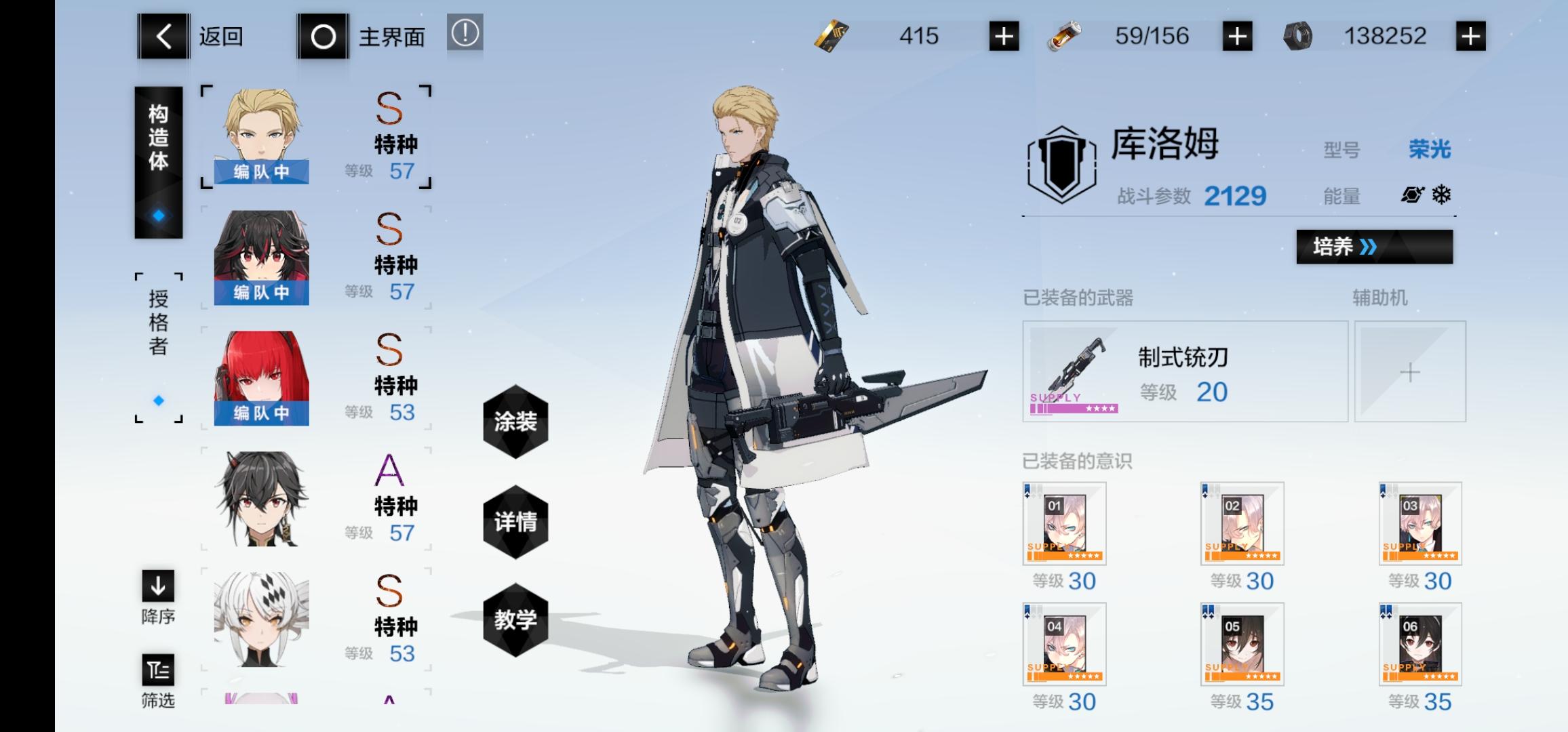Open memory 05 level 35 thumbnail
Screen dimensions: 1568x732
point(1241,644)
